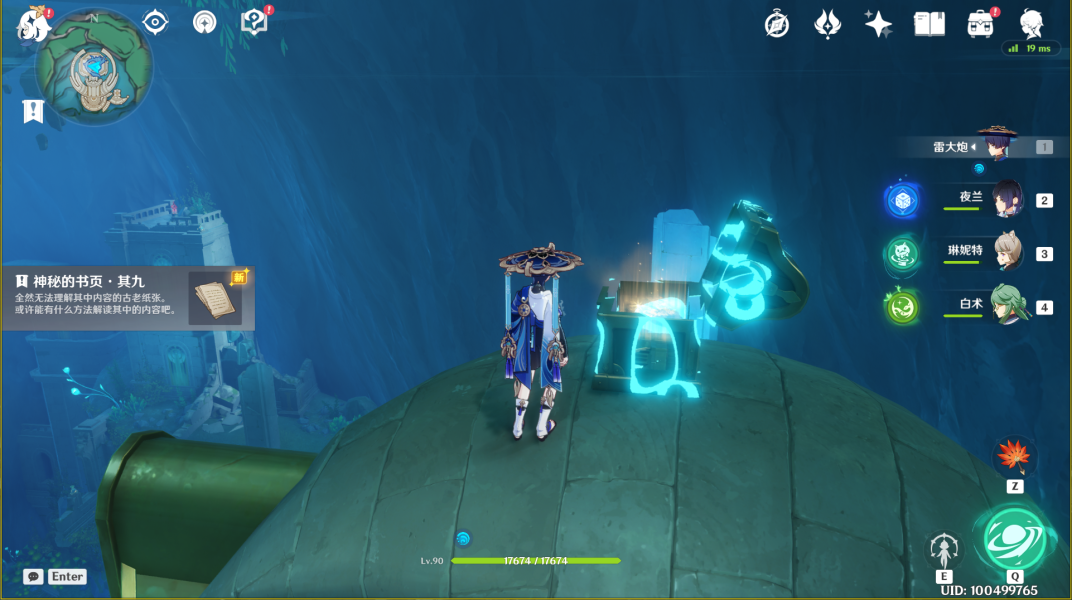Open the winged Battle Pass icon
Viewport: 1072px width, 600px height.
click(828, 24)
